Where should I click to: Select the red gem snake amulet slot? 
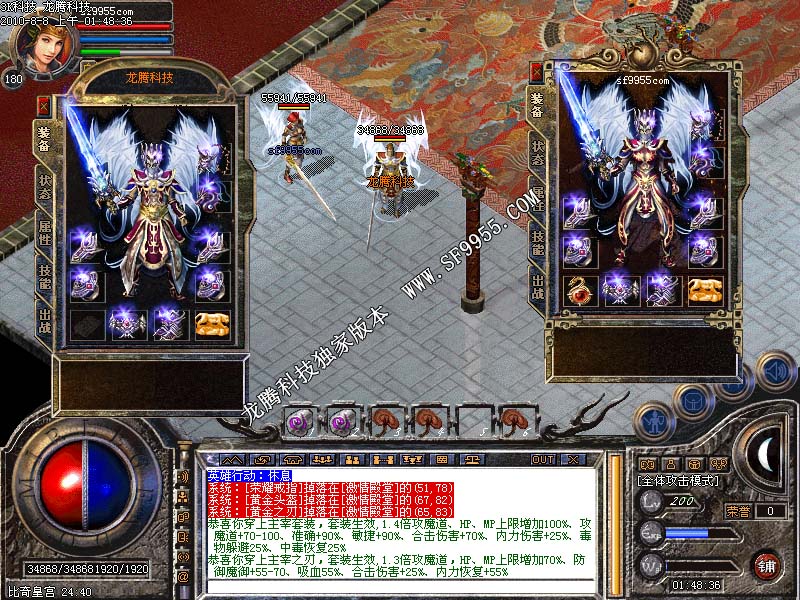click(579, 289)
